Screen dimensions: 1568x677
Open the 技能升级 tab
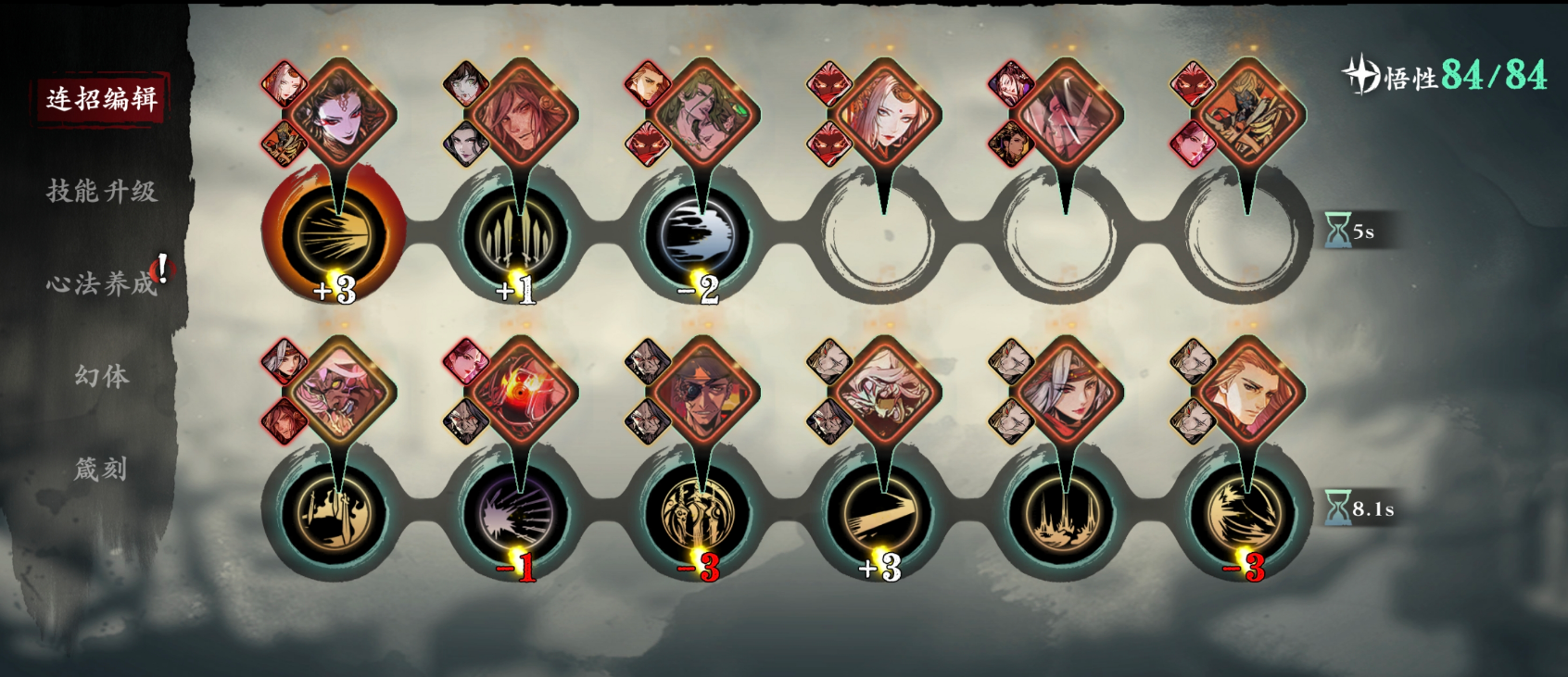pyautogui.click(x=102, y=191)
